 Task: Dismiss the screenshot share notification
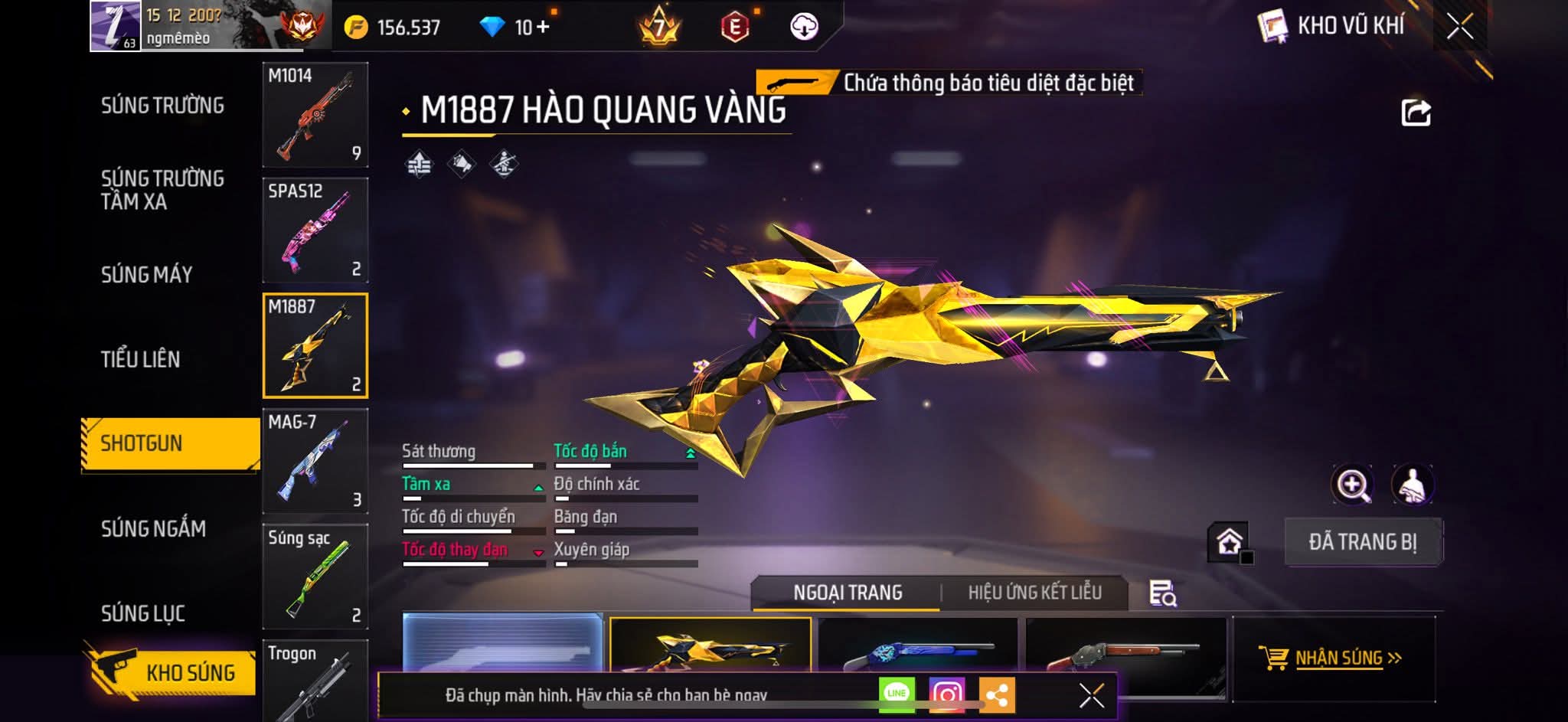pos(1091,695)
